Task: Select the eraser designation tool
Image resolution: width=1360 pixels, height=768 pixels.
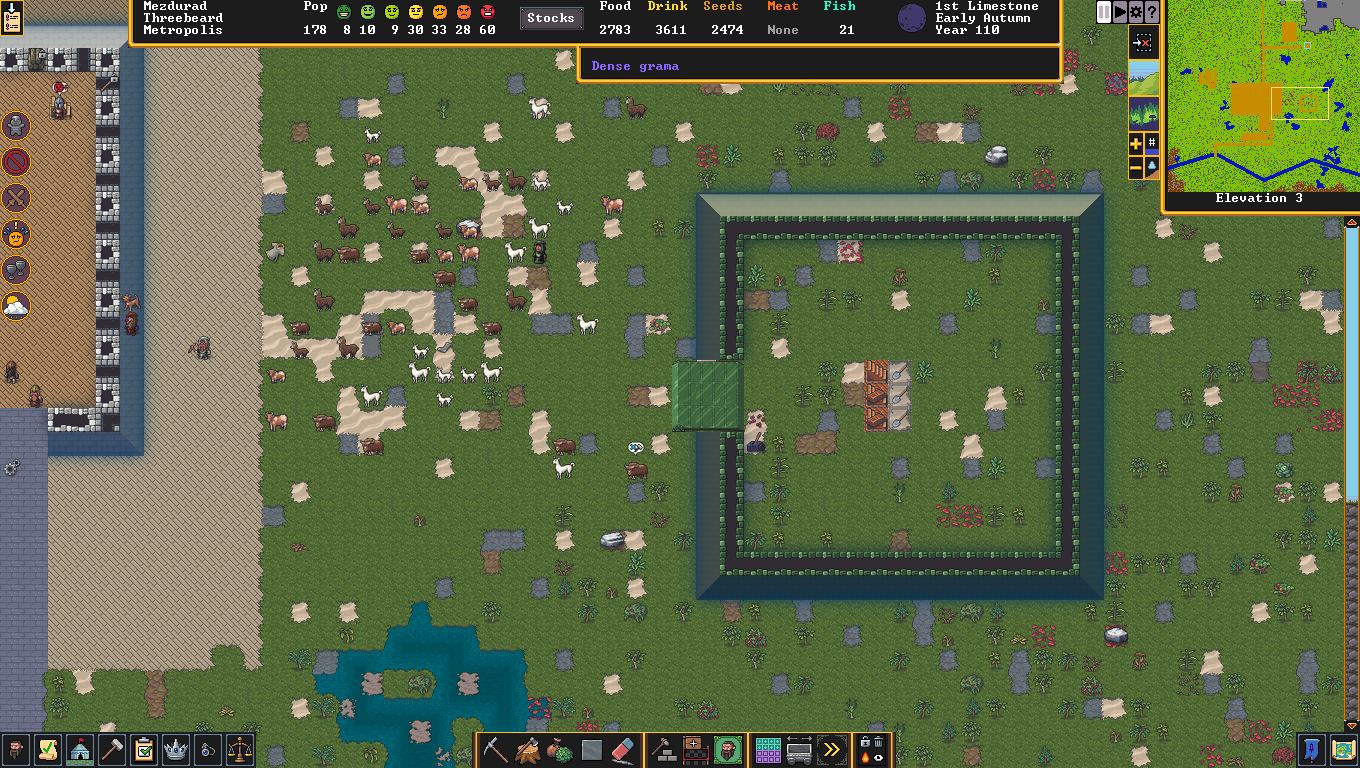Action: [623, 749]
